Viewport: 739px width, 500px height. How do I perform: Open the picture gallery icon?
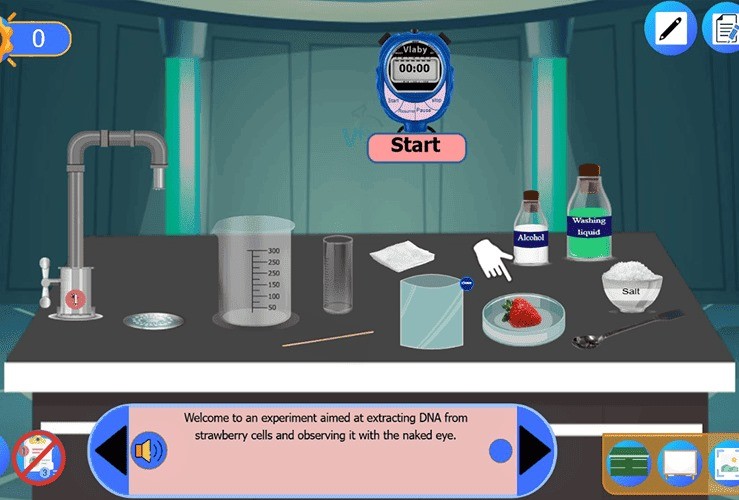[x=724, y=463]
